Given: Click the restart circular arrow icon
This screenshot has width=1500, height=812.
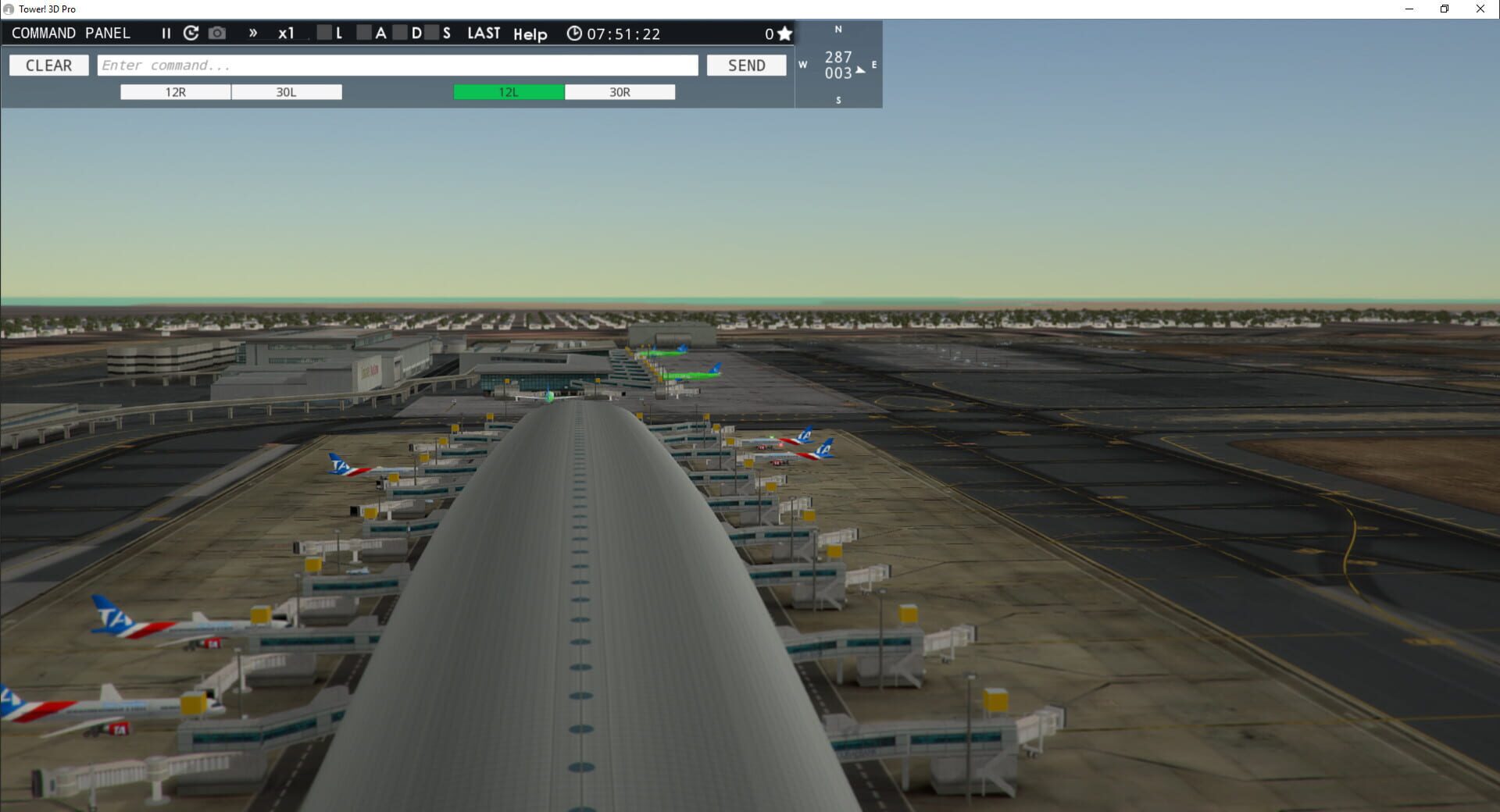Looking at the screenshot, I should point(190,33).
